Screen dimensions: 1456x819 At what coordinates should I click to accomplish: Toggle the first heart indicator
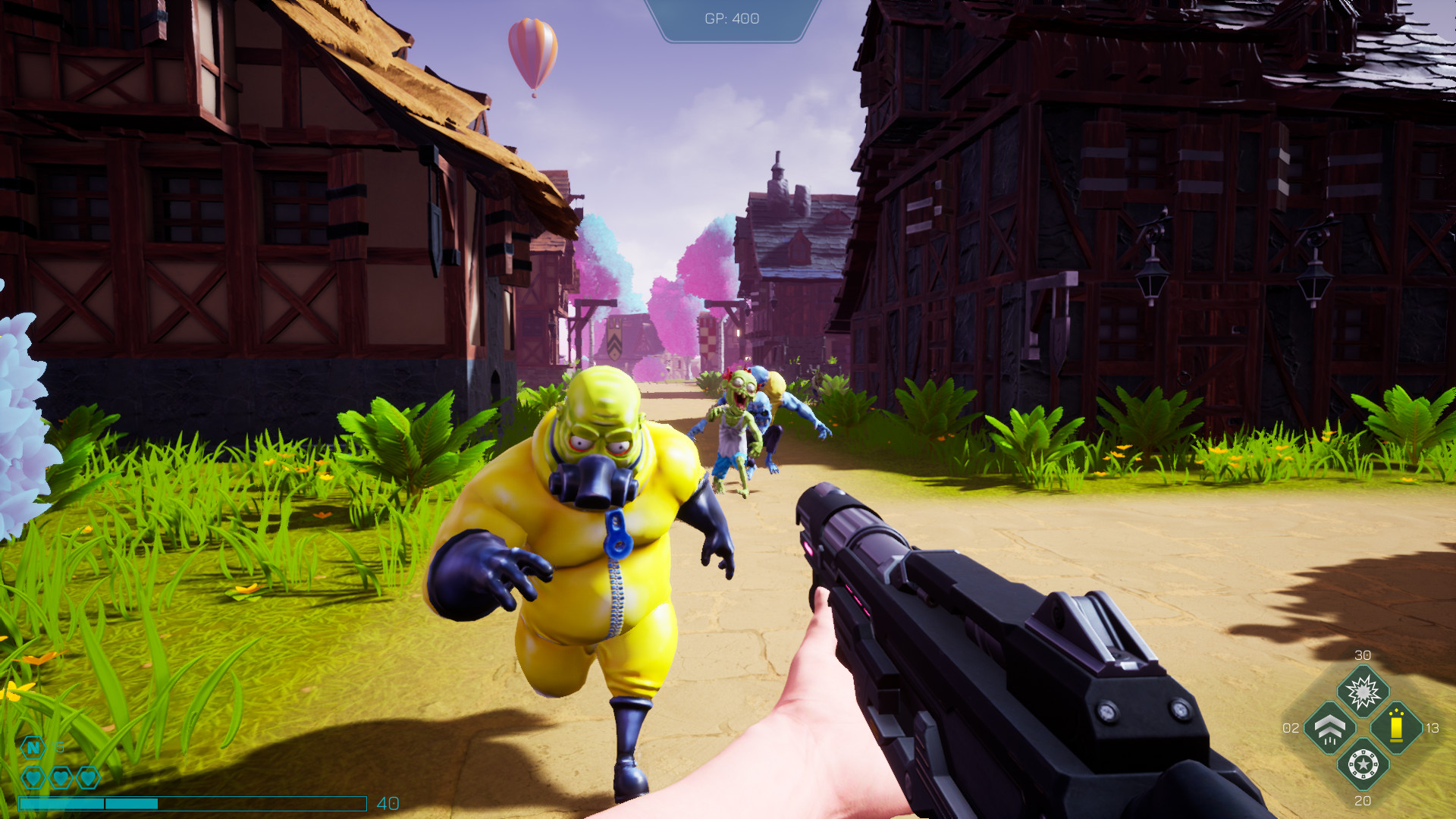(x=33, y=777)
